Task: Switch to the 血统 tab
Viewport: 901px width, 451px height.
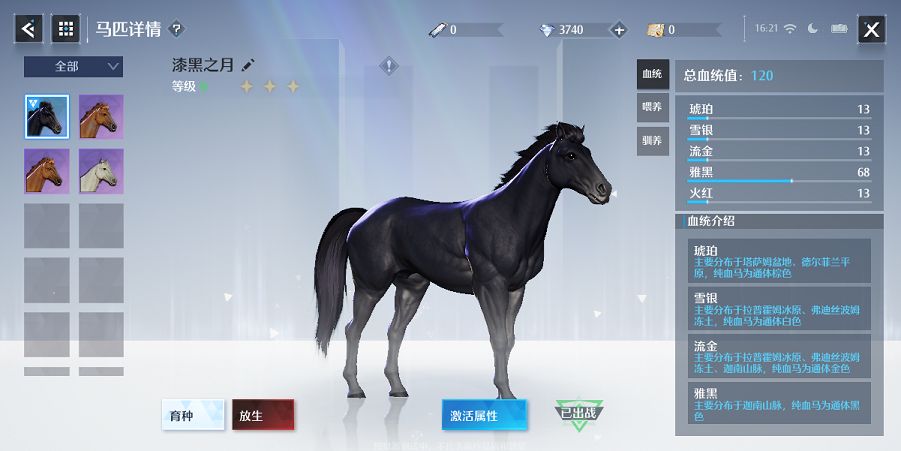Action: (652, 74)
